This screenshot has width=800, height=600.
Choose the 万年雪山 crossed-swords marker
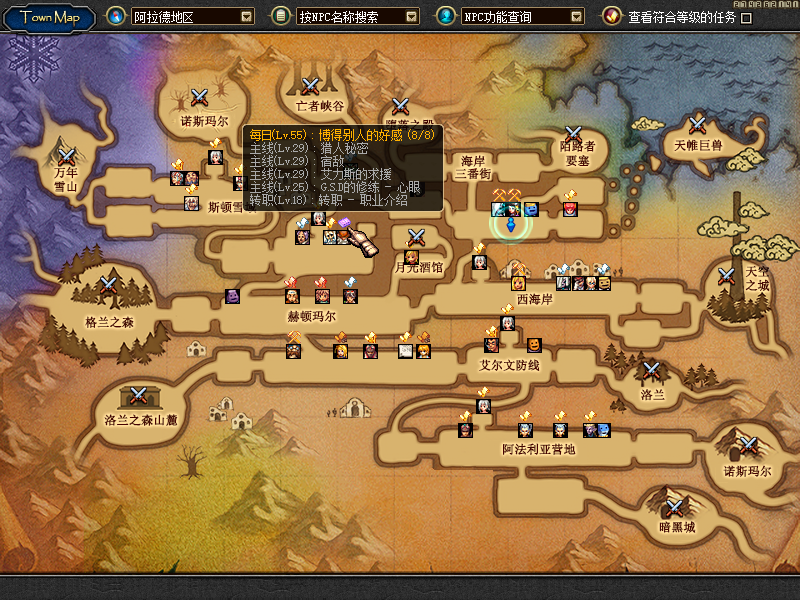(67, 156)
